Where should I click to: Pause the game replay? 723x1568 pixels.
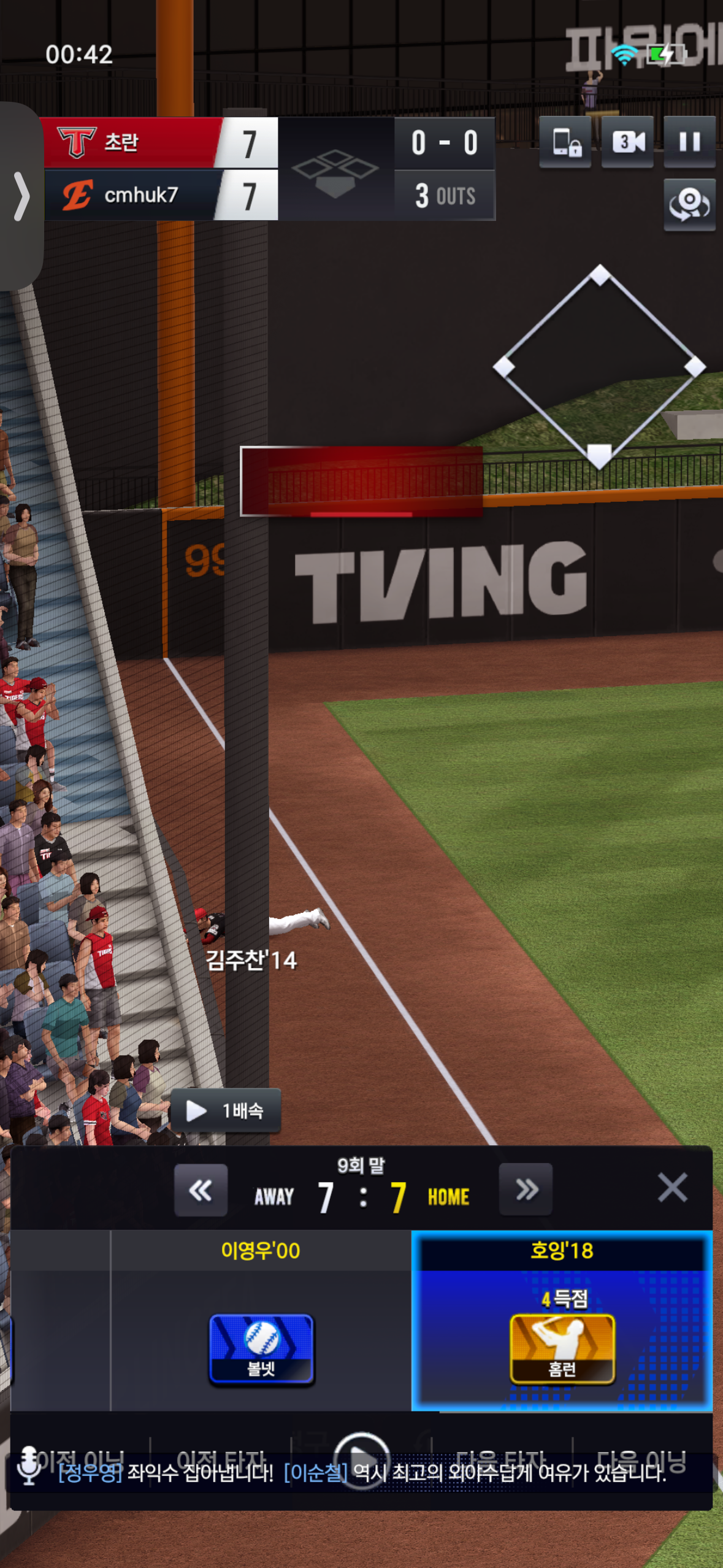pos(689,142)
